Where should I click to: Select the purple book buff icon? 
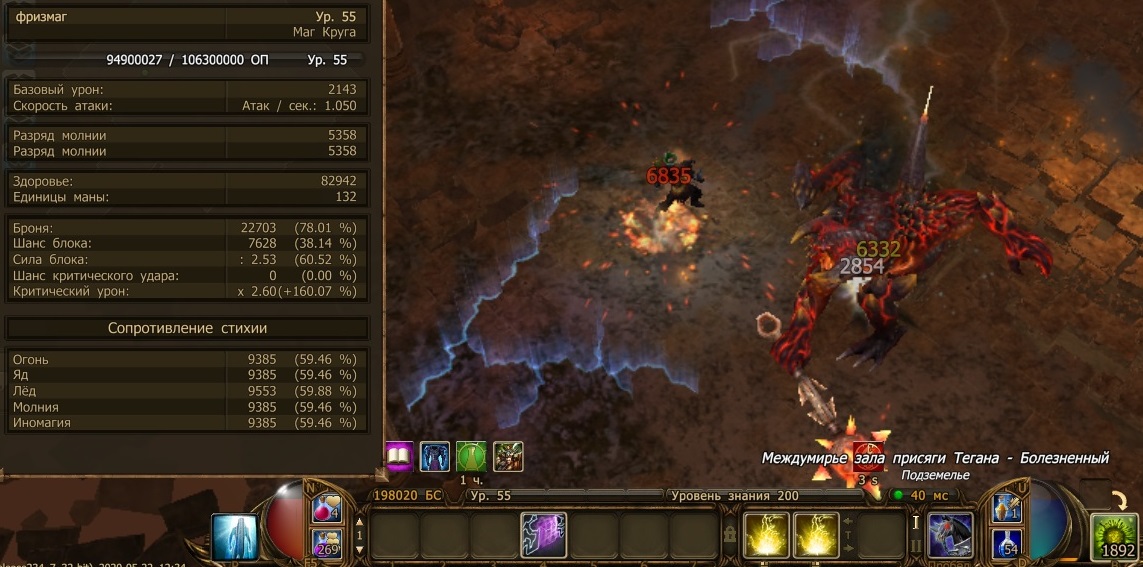pos(400,457)
